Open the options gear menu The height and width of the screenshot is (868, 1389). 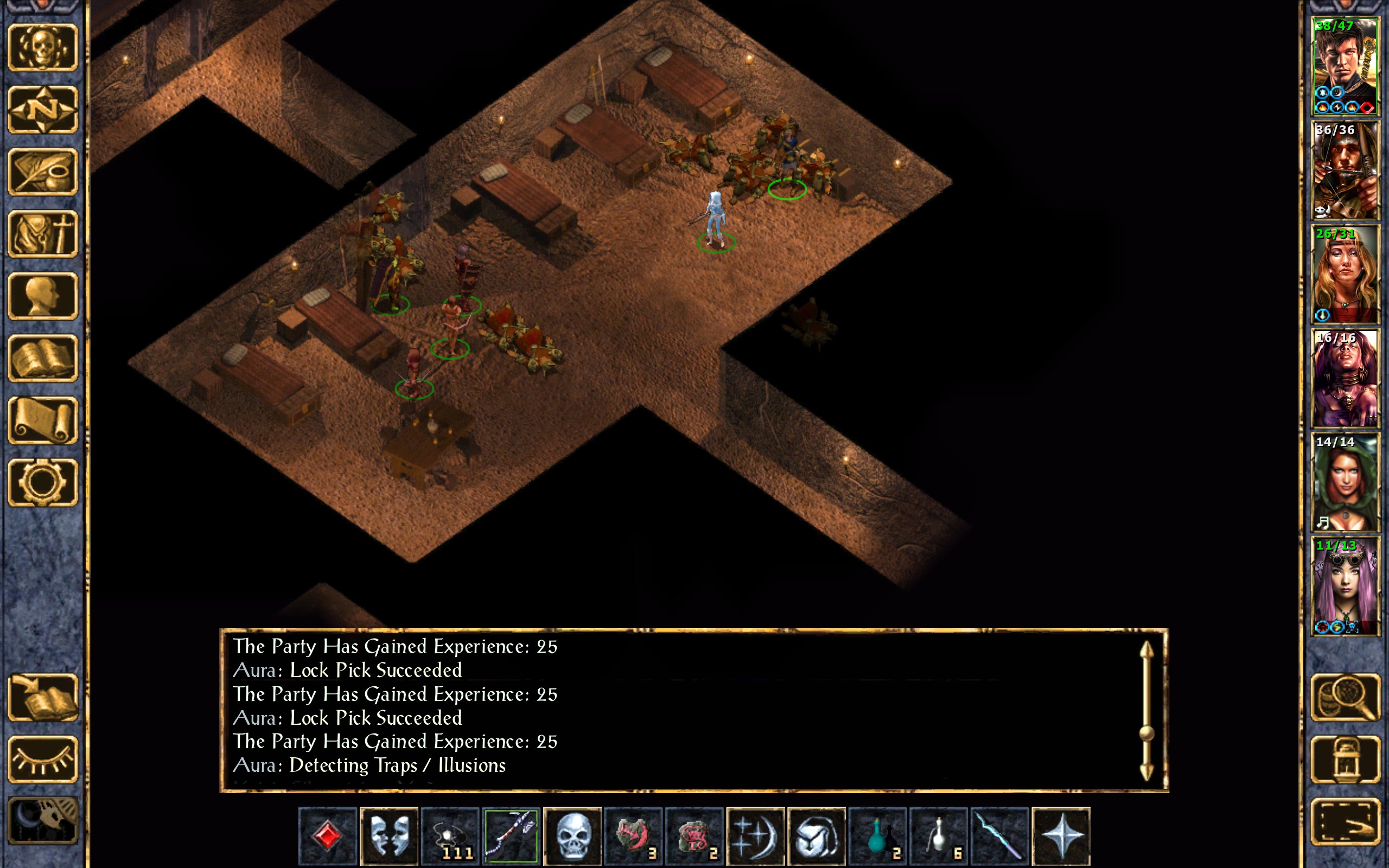coord(43,483)
